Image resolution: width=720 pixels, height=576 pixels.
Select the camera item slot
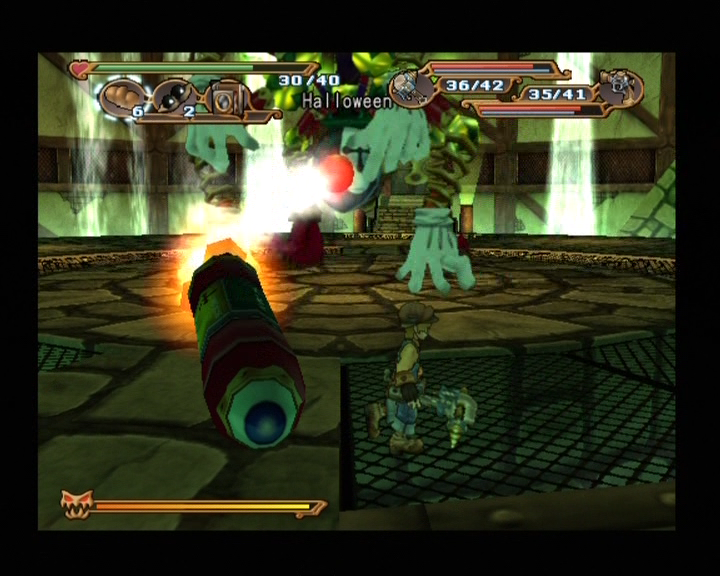pyautogui.click(x=227, y=98)
